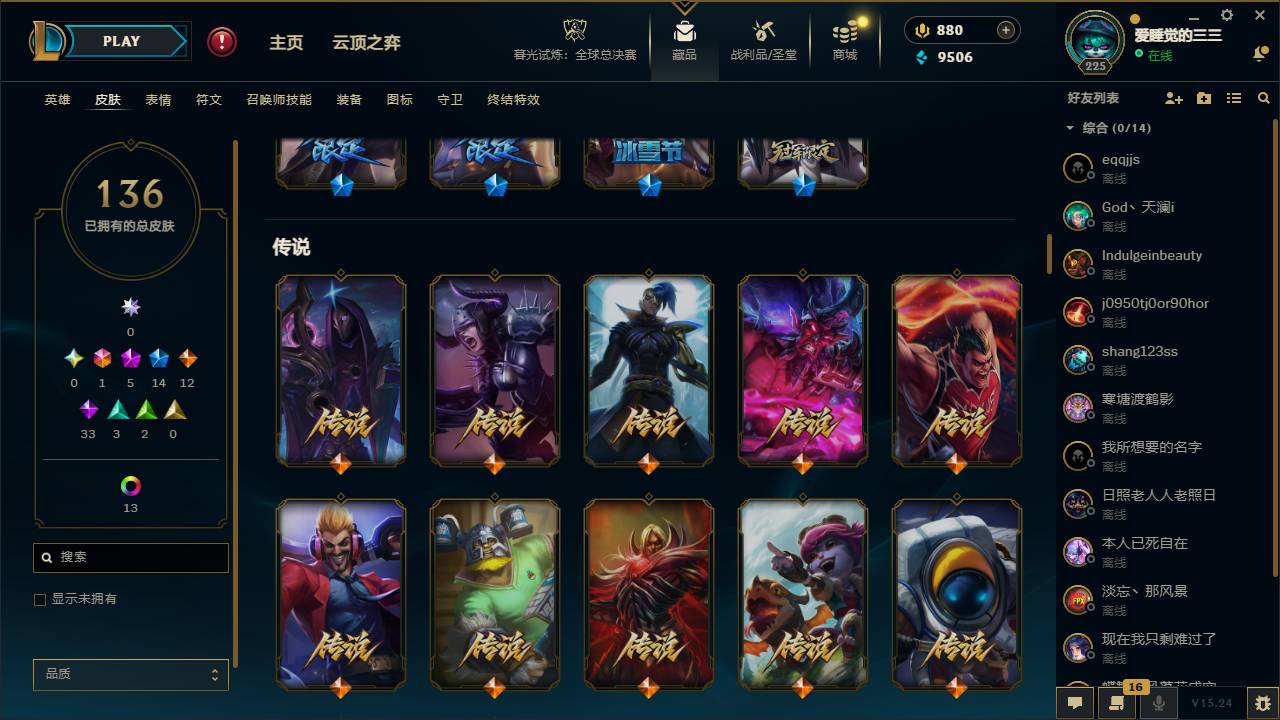Open the 战利品/圣堂 loot icon

coord(763,40)
